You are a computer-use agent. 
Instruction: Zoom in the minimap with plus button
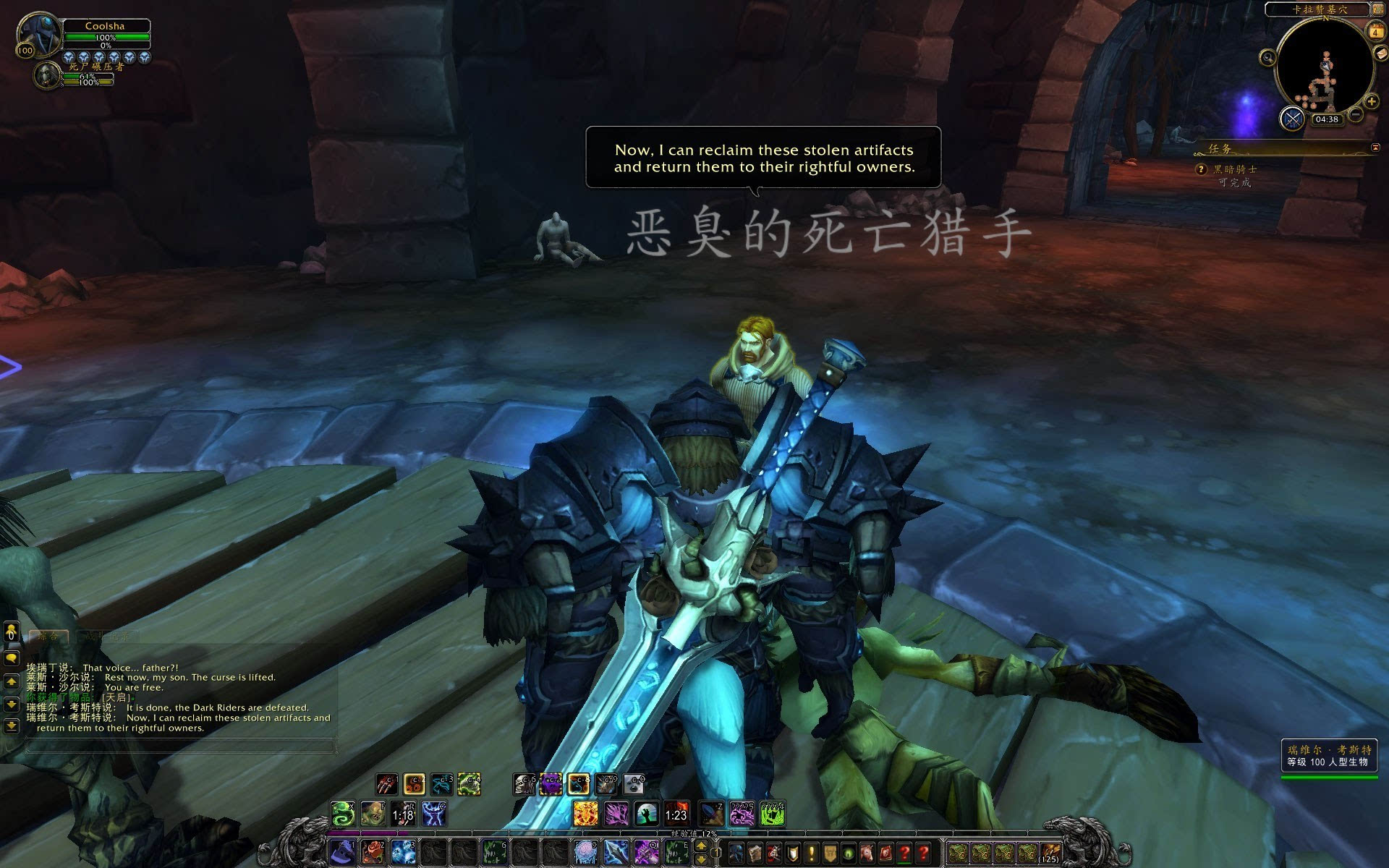1372,101
